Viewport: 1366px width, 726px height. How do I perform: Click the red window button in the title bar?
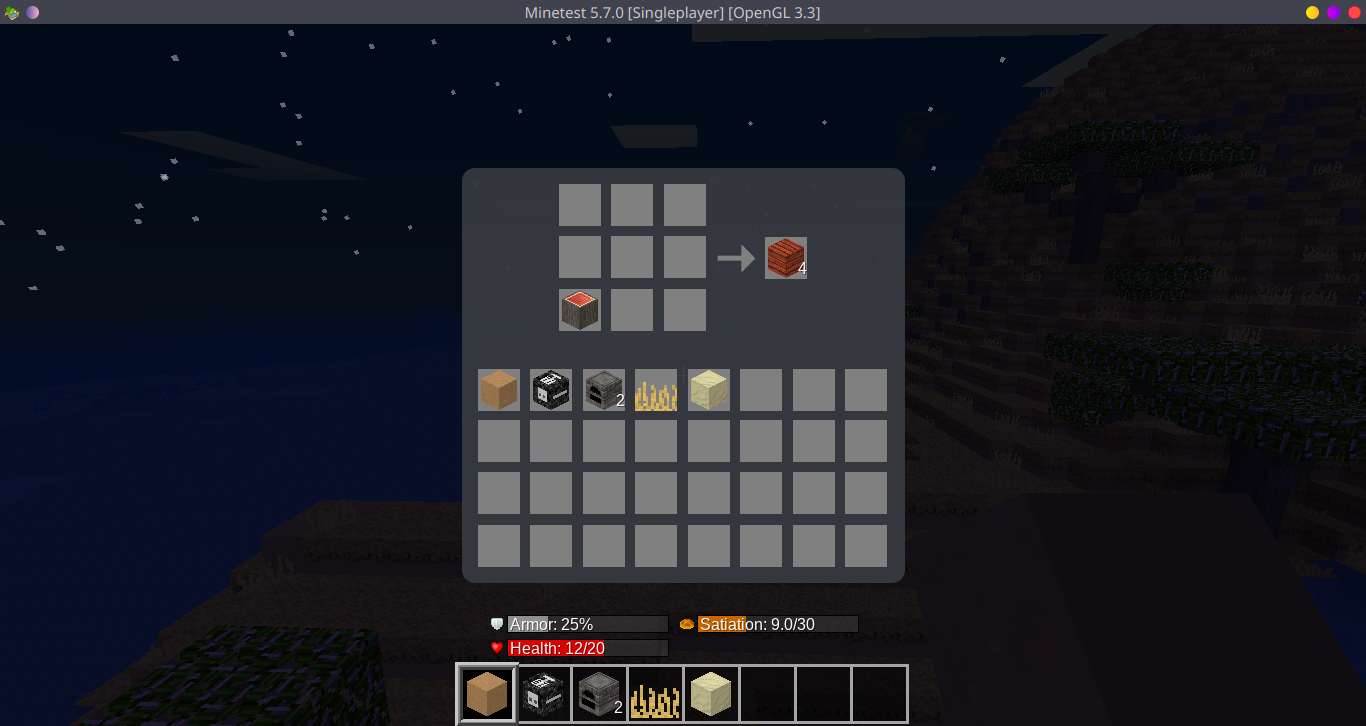(x=1354, y=12)
